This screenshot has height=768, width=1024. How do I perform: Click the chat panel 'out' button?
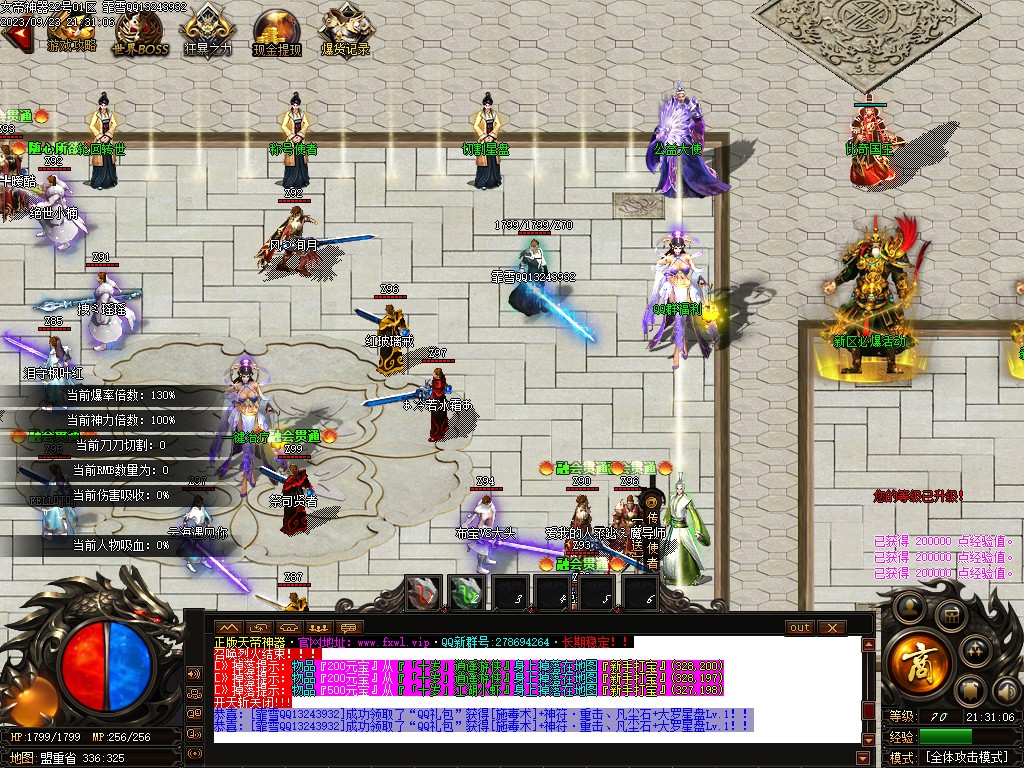[800, 628]
